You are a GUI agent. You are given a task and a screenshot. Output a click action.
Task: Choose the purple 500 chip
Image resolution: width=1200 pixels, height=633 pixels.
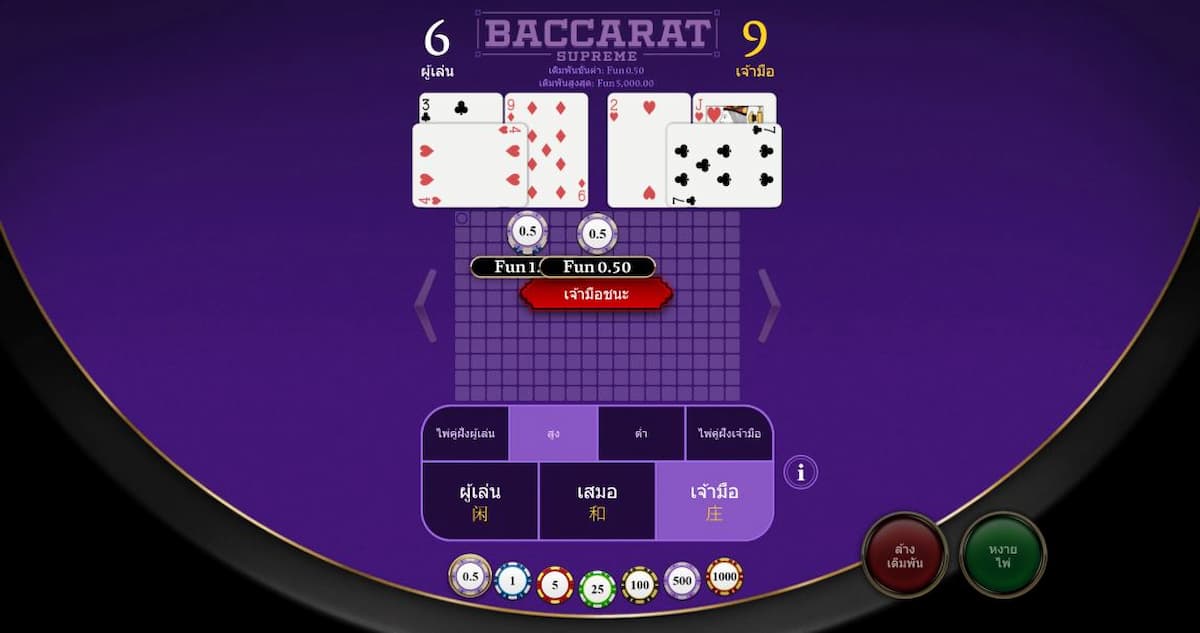pyautogui.click(x=682, y=581)
